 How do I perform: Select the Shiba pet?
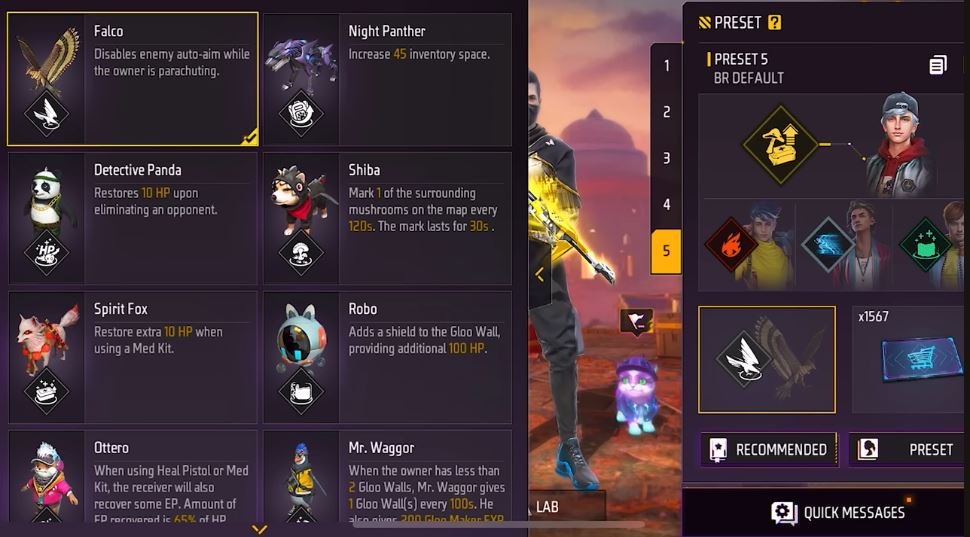(387, 218)
